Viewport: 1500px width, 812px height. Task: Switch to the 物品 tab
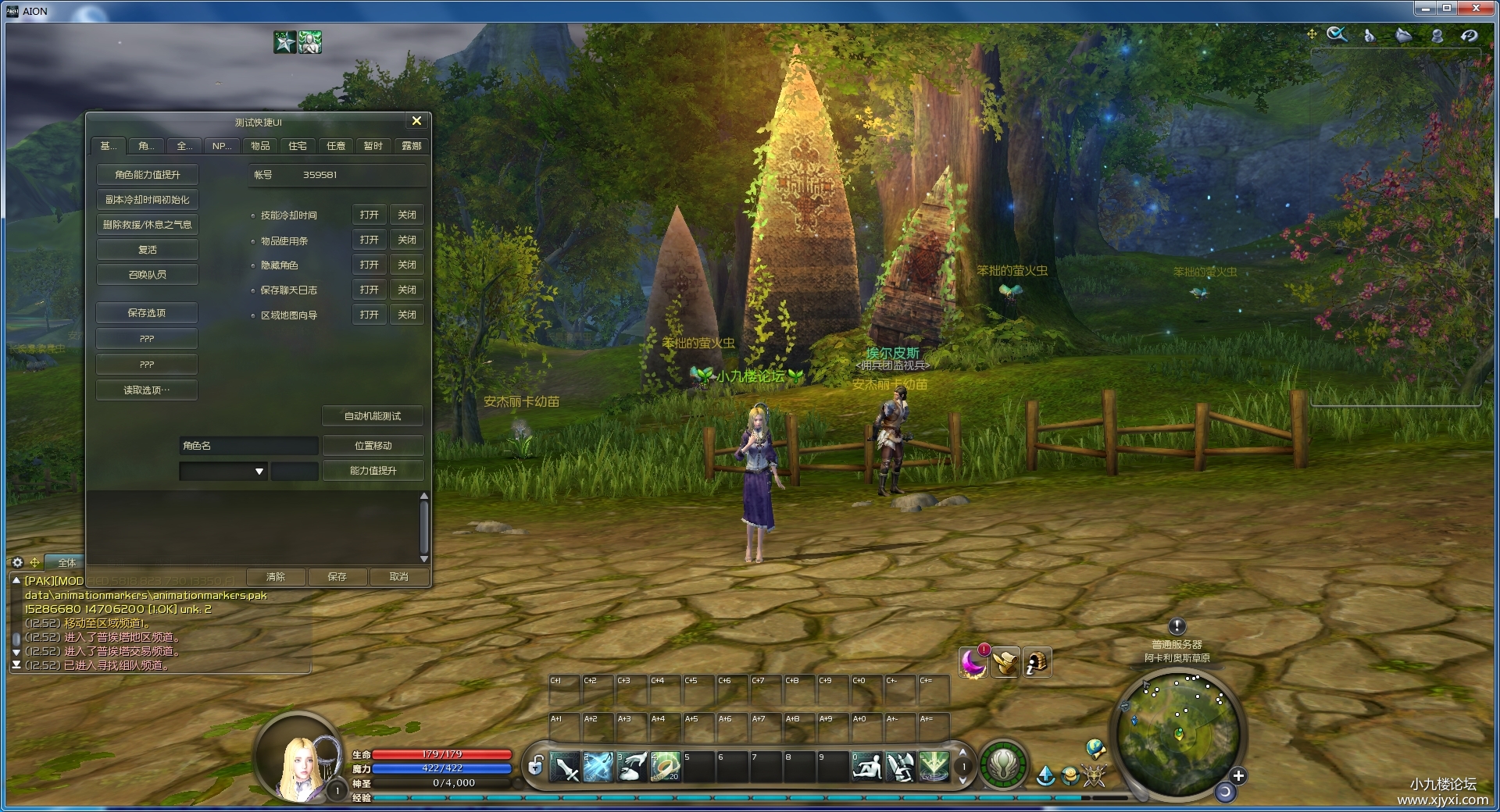[260, 146]
